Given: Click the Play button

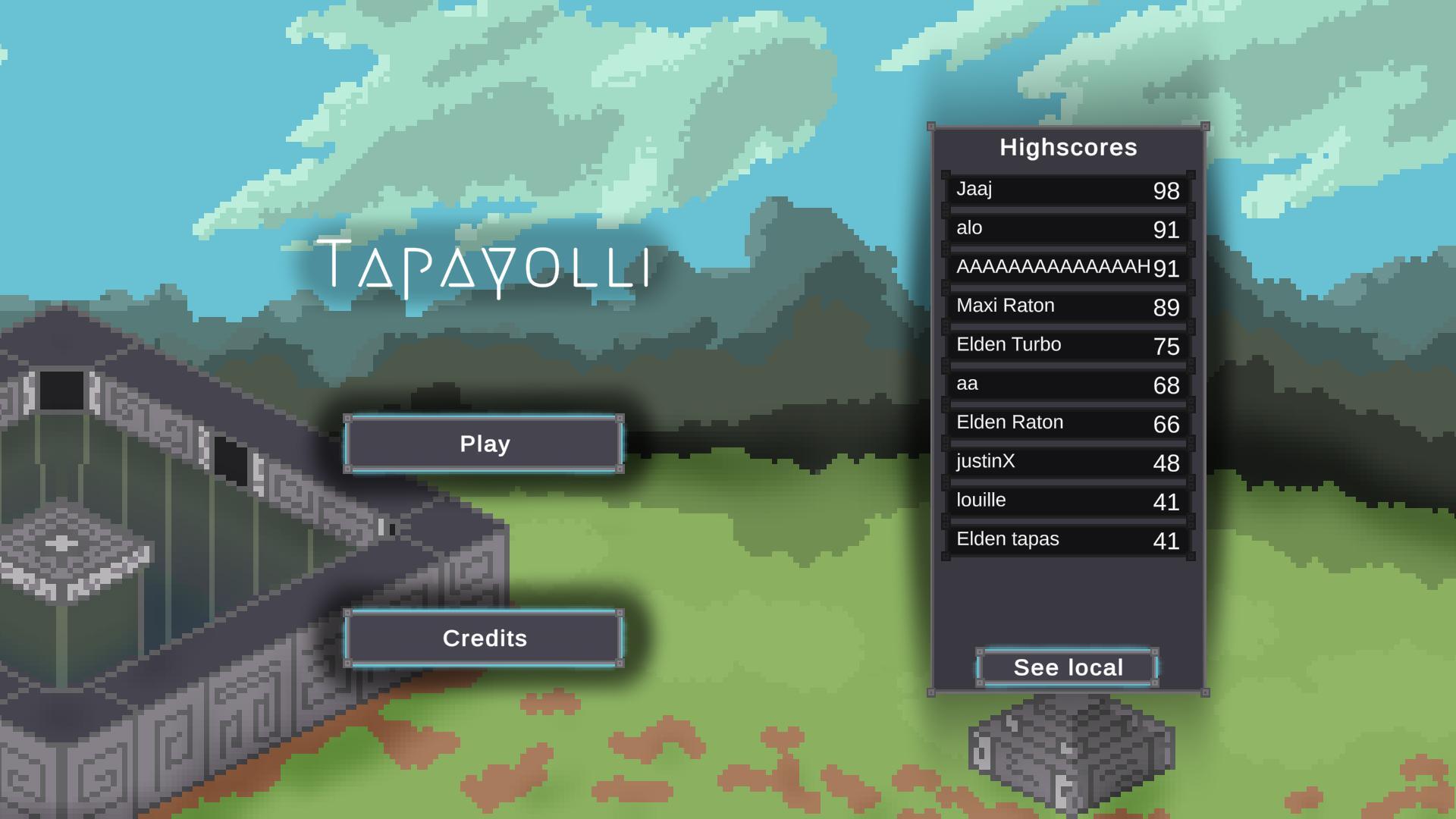Looking at the screenshot, I should (x=483, y=444).
